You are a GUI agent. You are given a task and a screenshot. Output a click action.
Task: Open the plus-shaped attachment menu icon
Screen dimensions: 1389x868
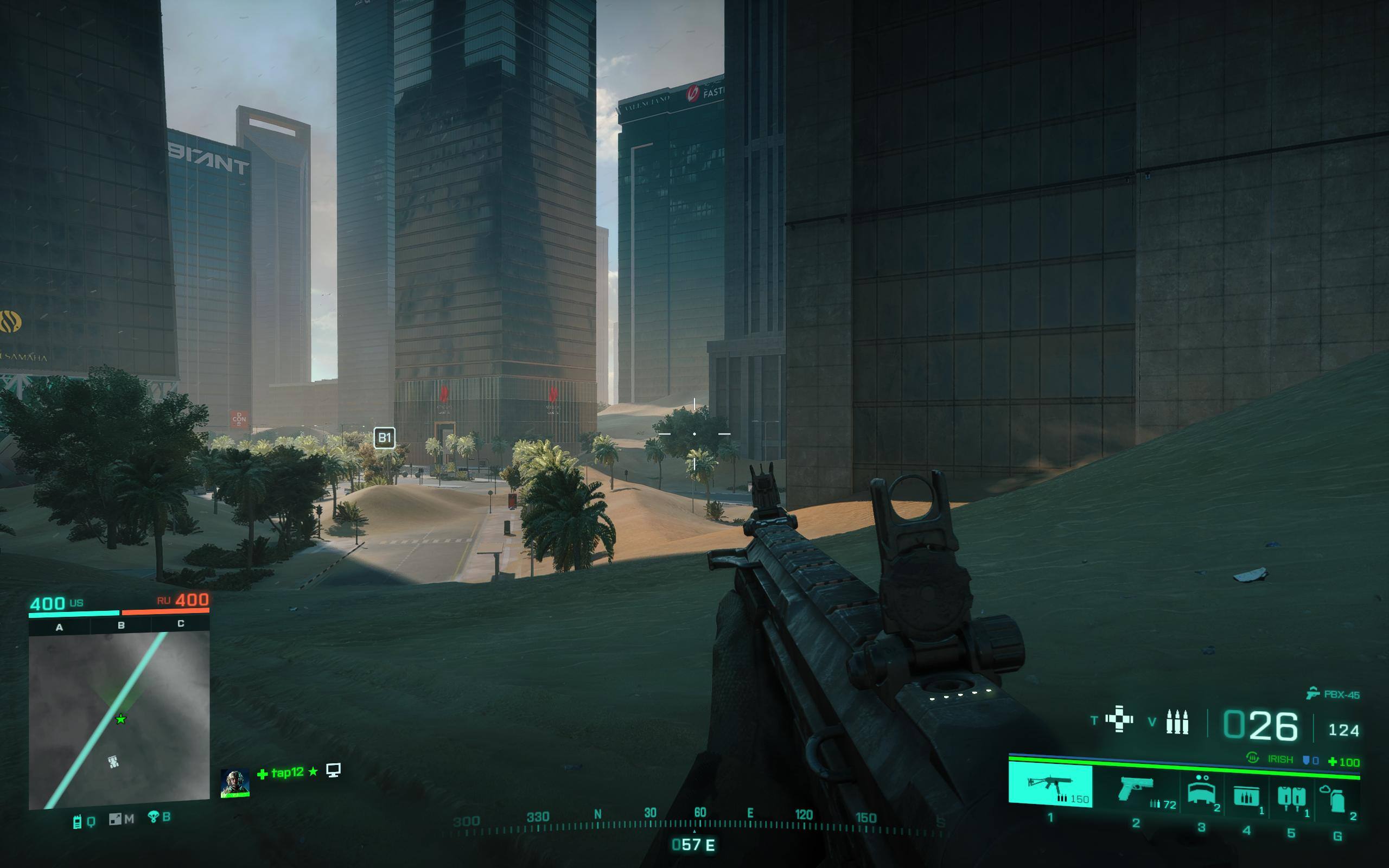1119,719
